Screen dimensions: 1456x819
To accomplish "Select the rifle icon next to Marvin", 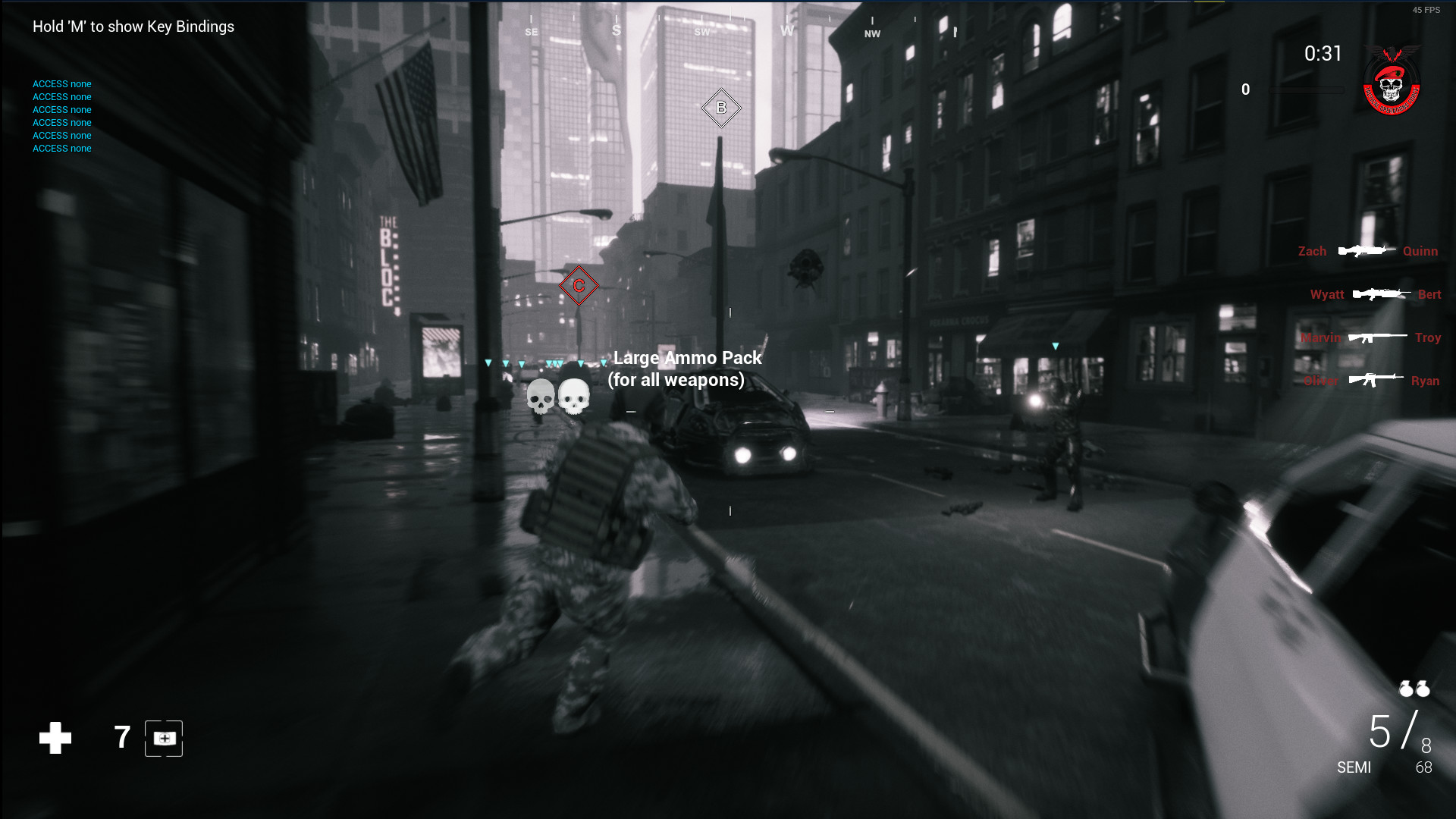I will (x=1379, y=337).
